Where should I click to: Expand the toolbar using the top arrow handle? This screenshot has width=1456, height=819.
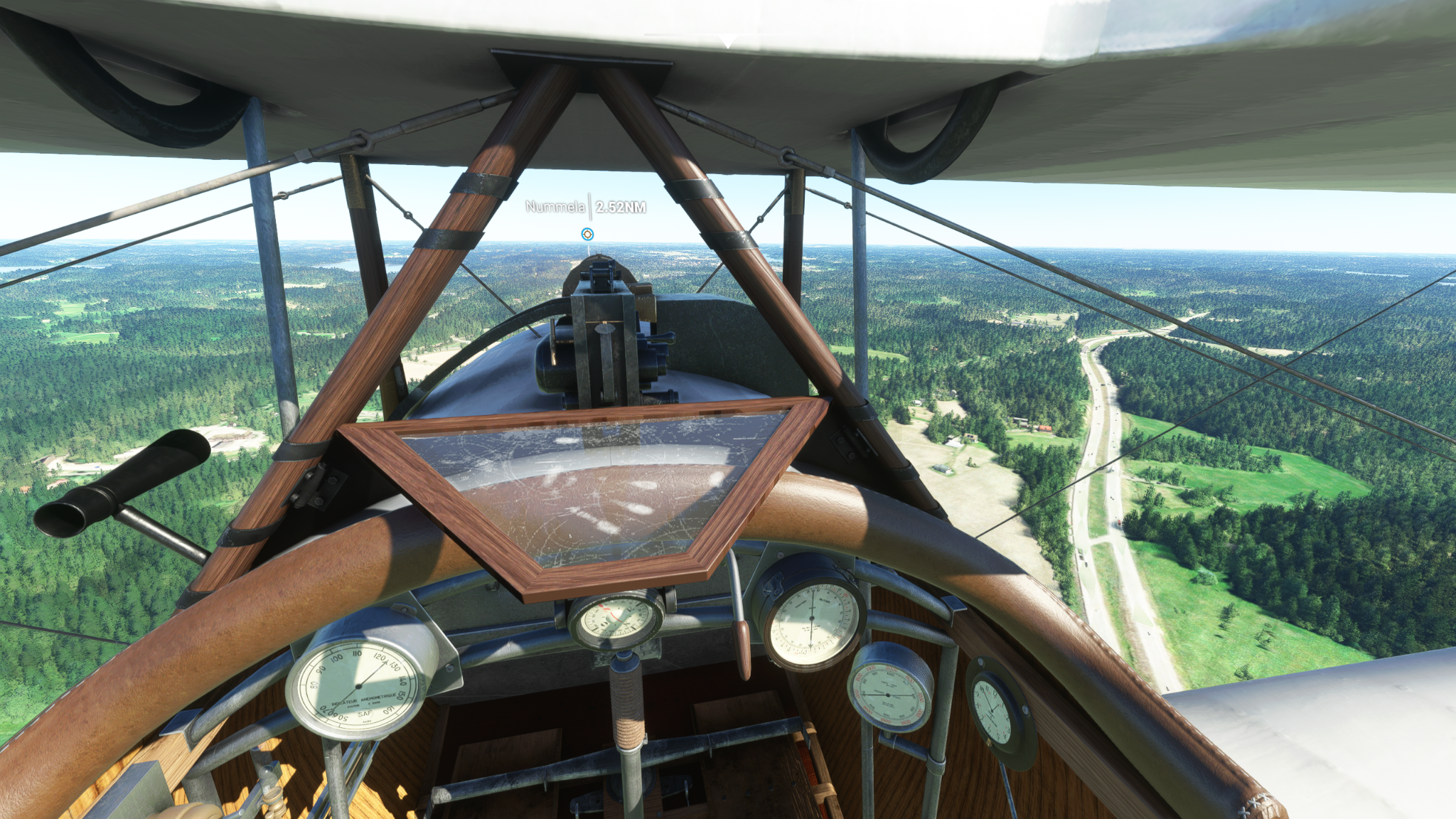pyautogui.click(x=727, y=43)
